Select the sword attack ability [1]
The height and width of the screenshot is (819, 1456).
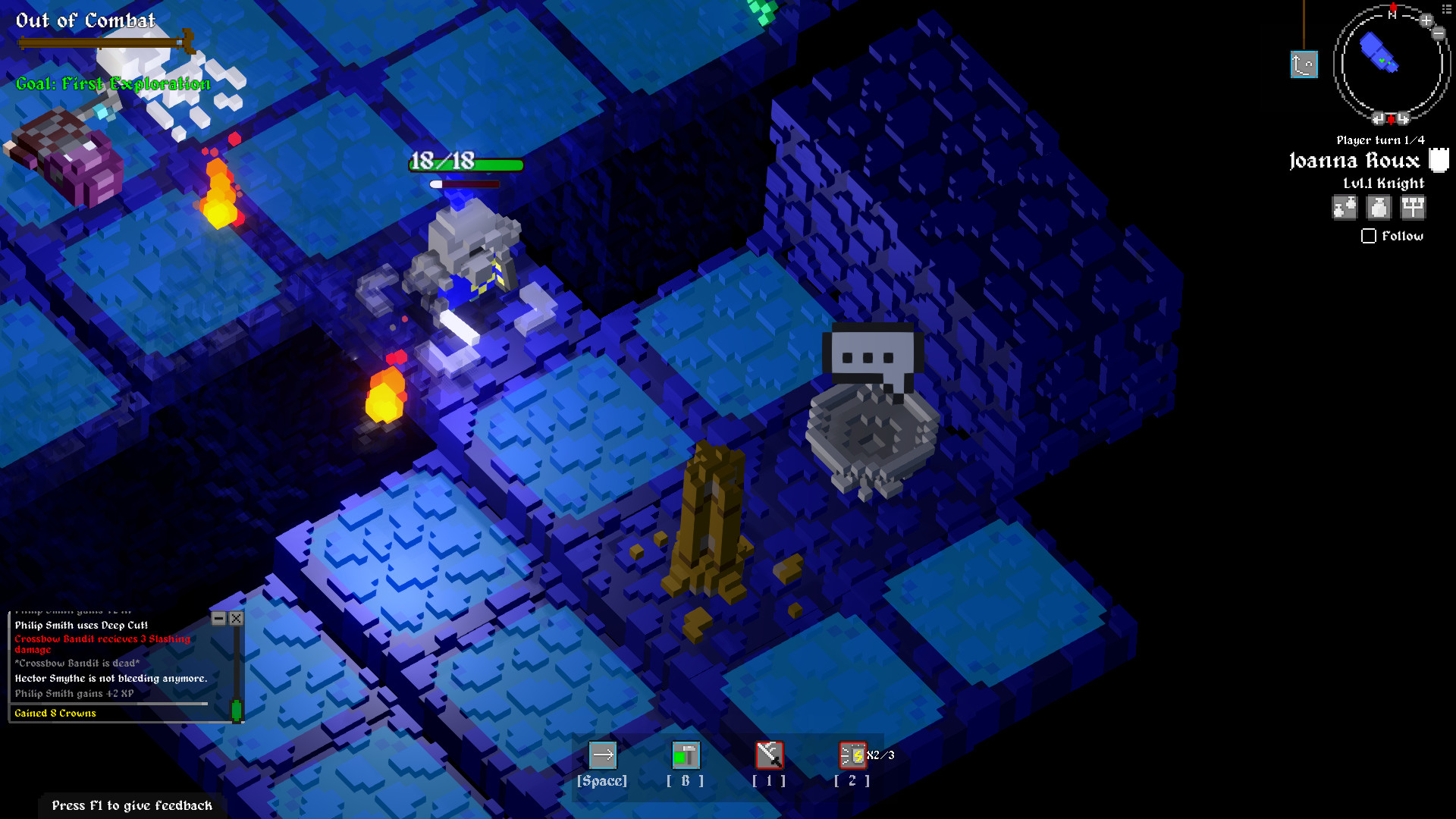coord(769,755)
